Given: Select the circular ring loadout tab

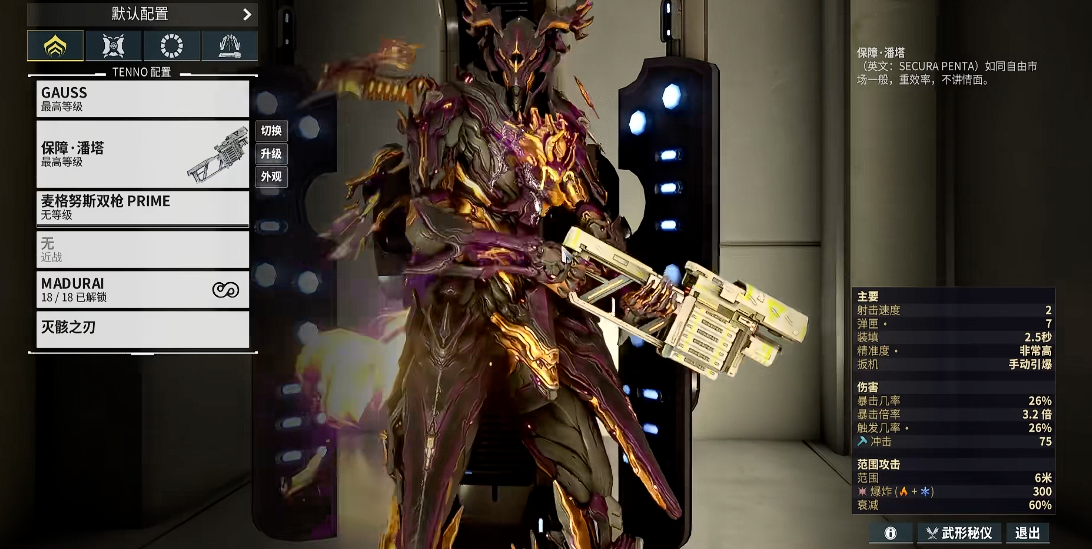Looking at the screenshot, I should [x=171, y=46].
